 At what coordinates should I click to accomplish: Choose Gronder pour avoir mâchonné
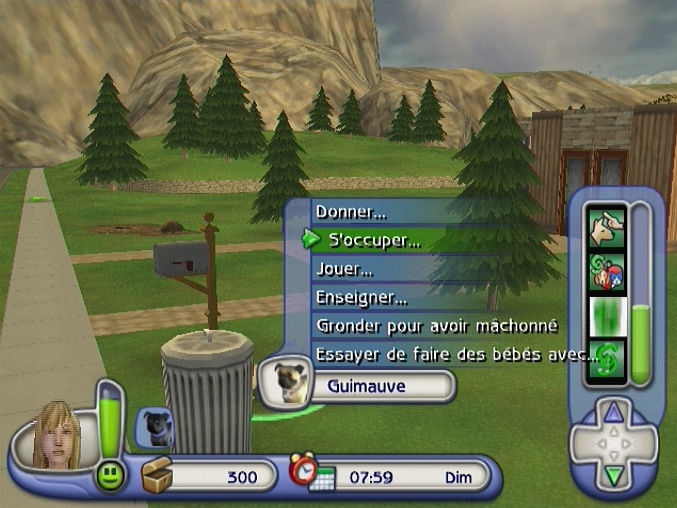435,326
